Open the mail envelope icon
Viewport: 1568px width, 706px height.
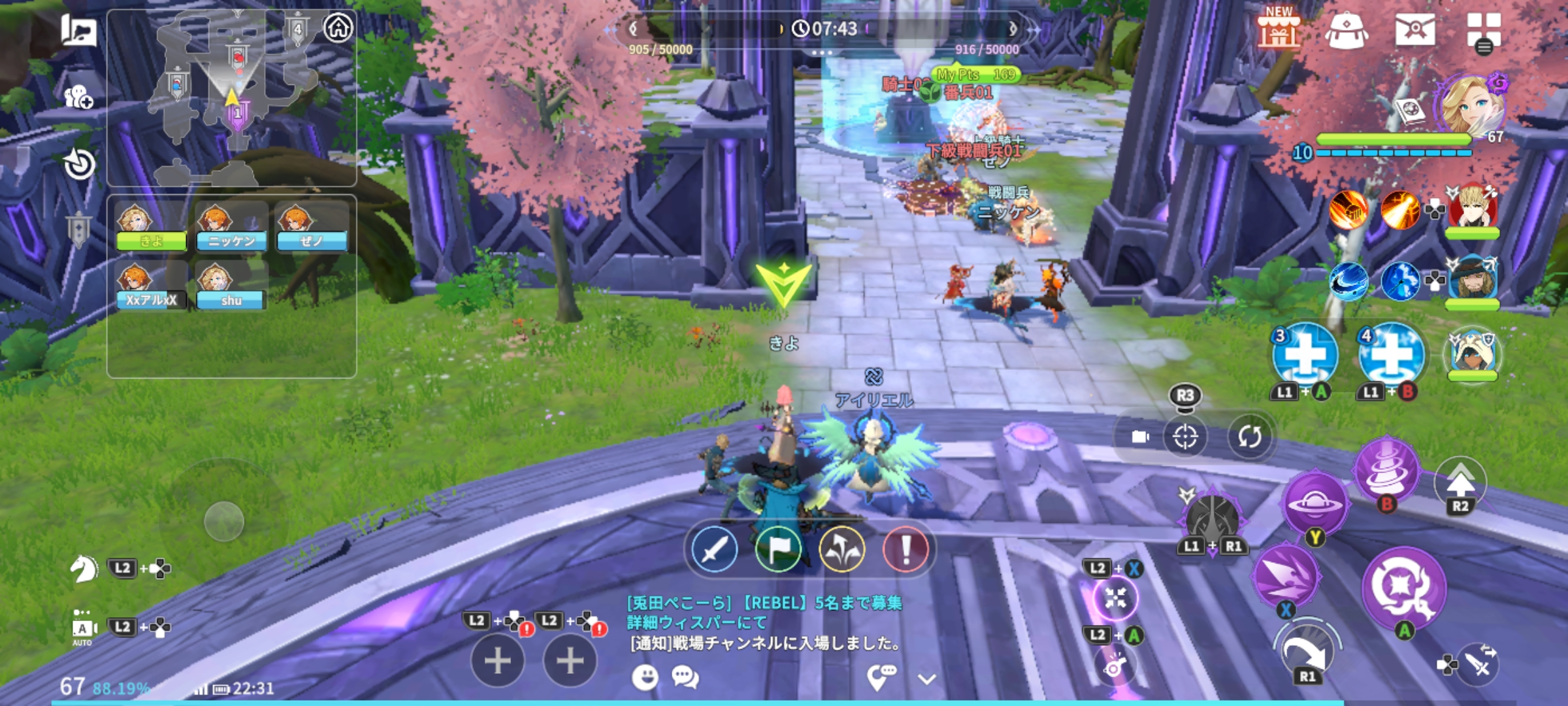tap(1415, 29)
